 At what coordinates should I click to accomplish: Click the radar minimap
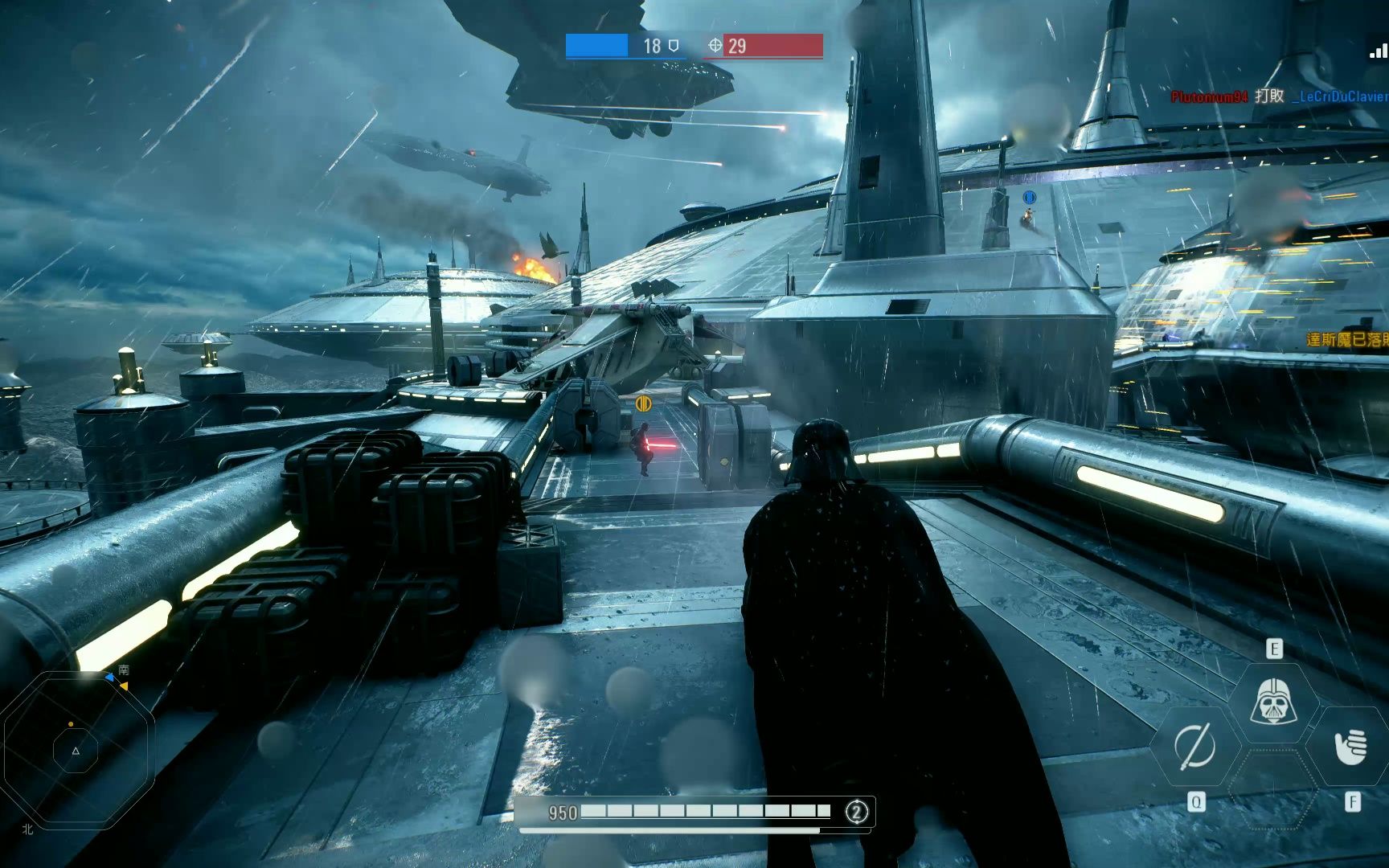click(x=76, y=750)
